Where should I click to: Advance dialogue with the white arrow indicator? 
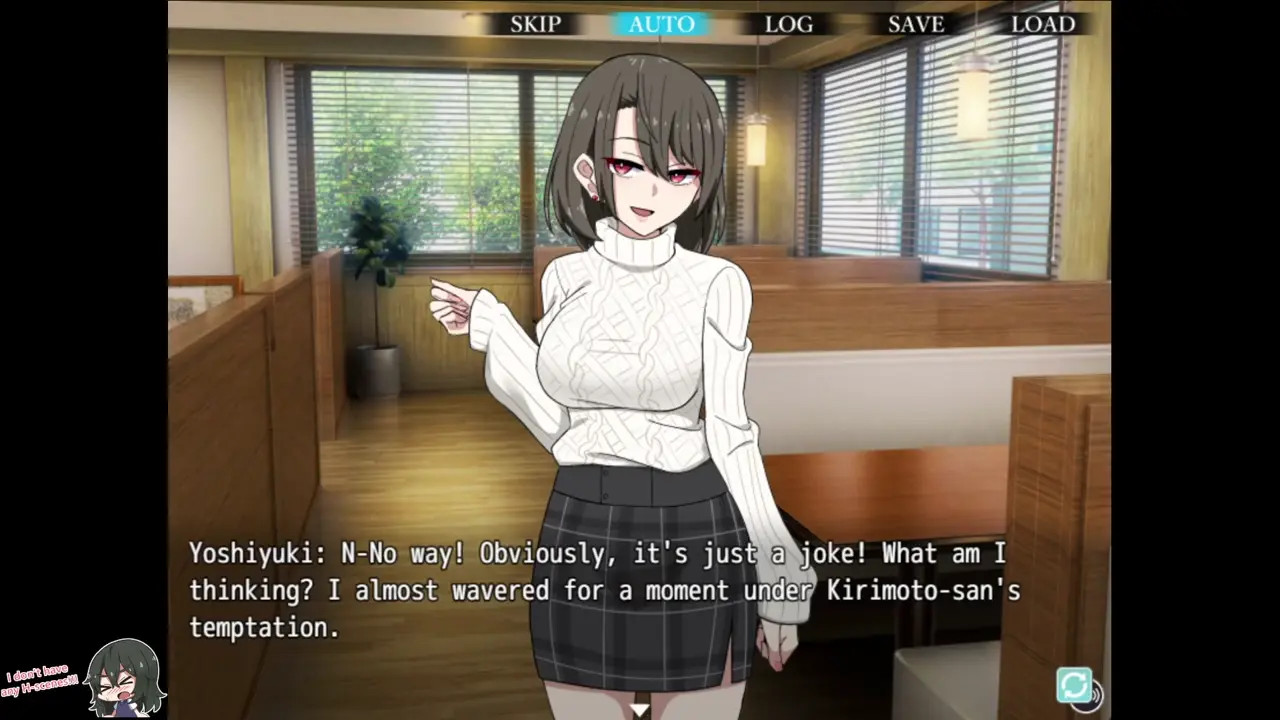click(640, 709)
